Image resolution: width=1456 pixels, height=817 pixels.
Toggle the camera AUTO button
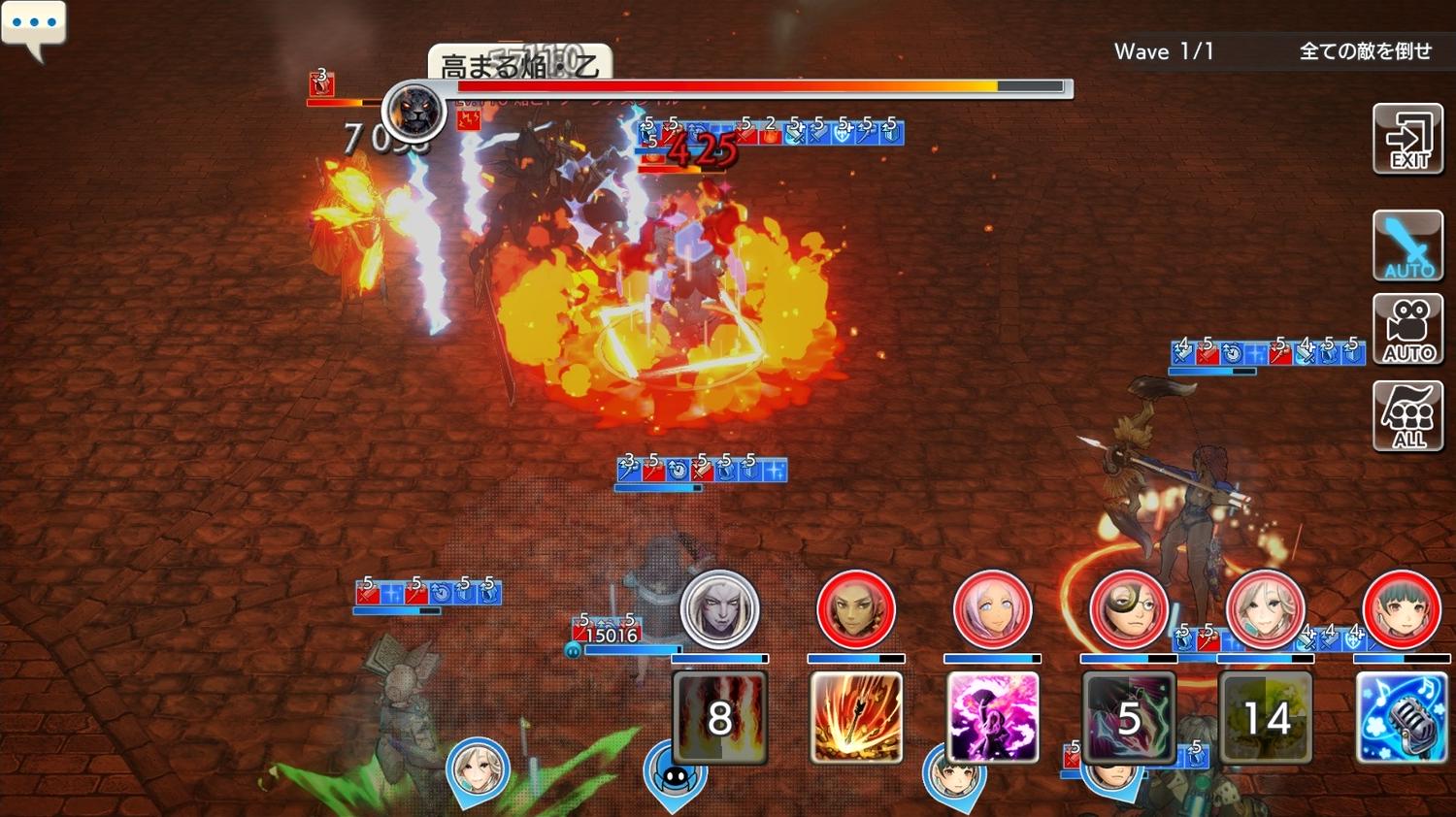click(1407, 330)
